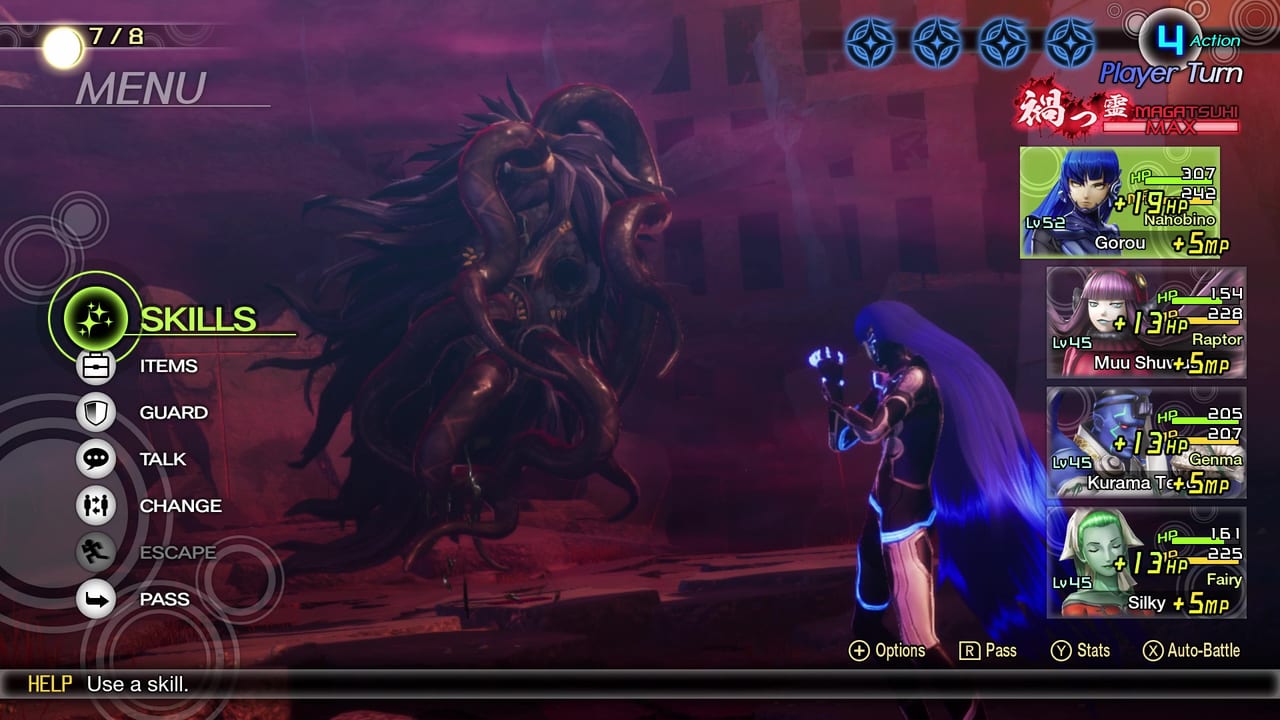This screenshot has width=1280, height=720.
Task: Click the Pass arrow icon
Action: click(95, 599)
